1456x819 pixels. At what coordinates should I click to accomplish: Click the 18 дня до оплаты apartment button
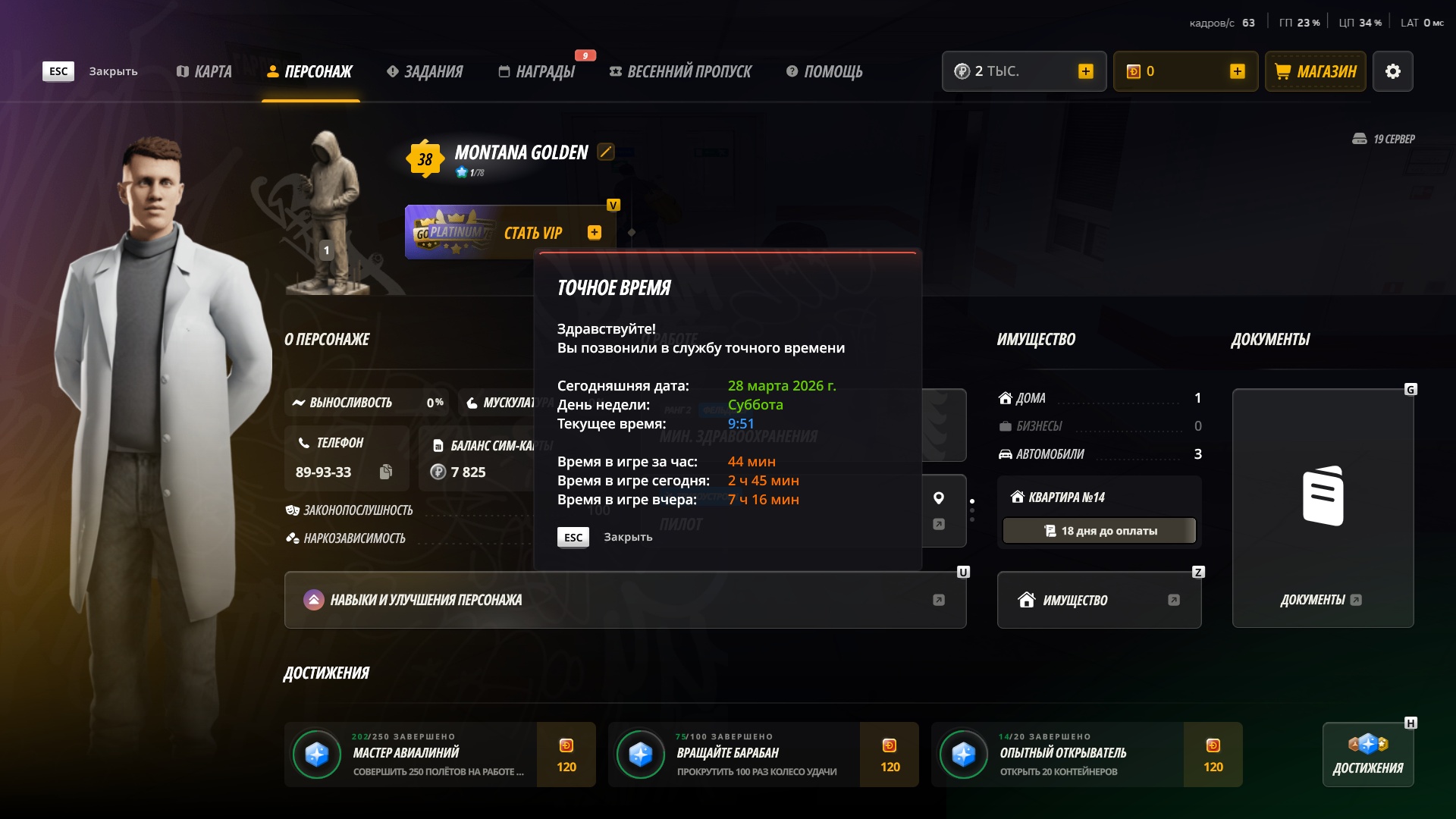[1099, 531]
